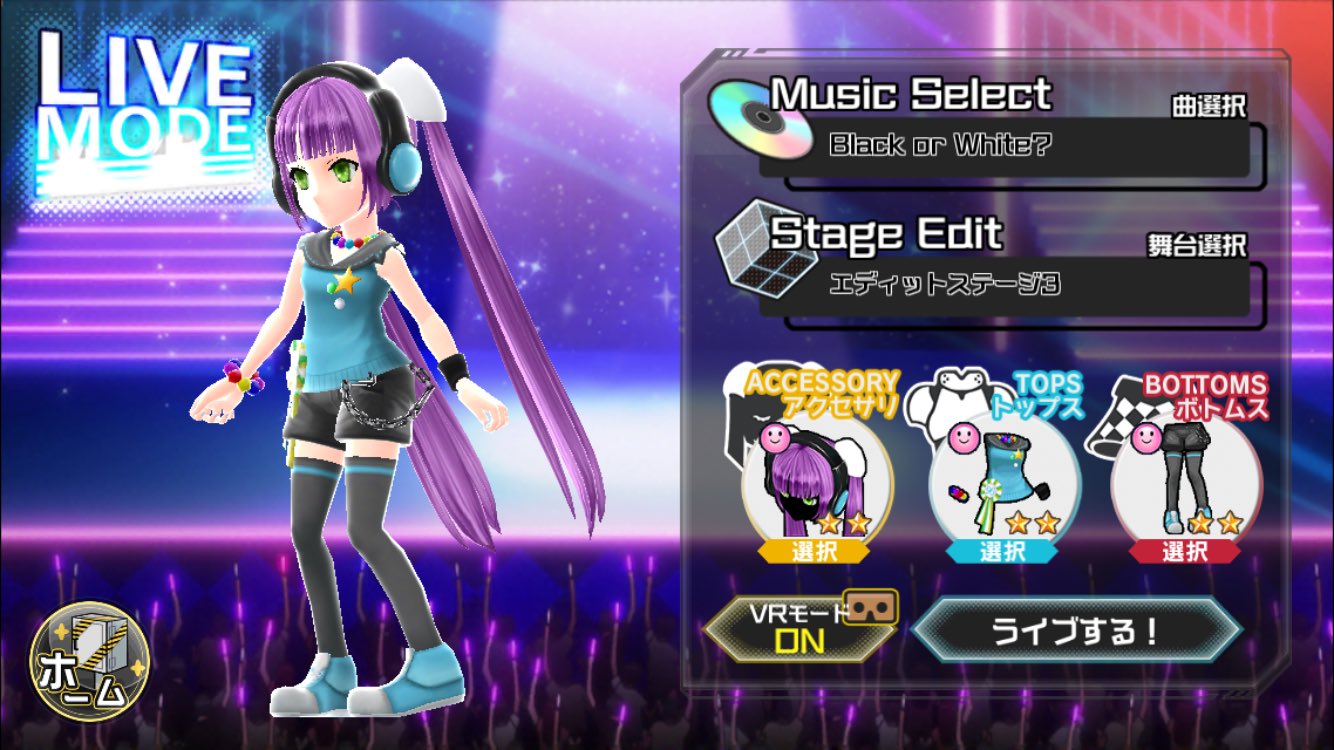Viewport: 1334px width, 750px height.
Task: Return to home with the ホーム button
Action: coord(89,662)
